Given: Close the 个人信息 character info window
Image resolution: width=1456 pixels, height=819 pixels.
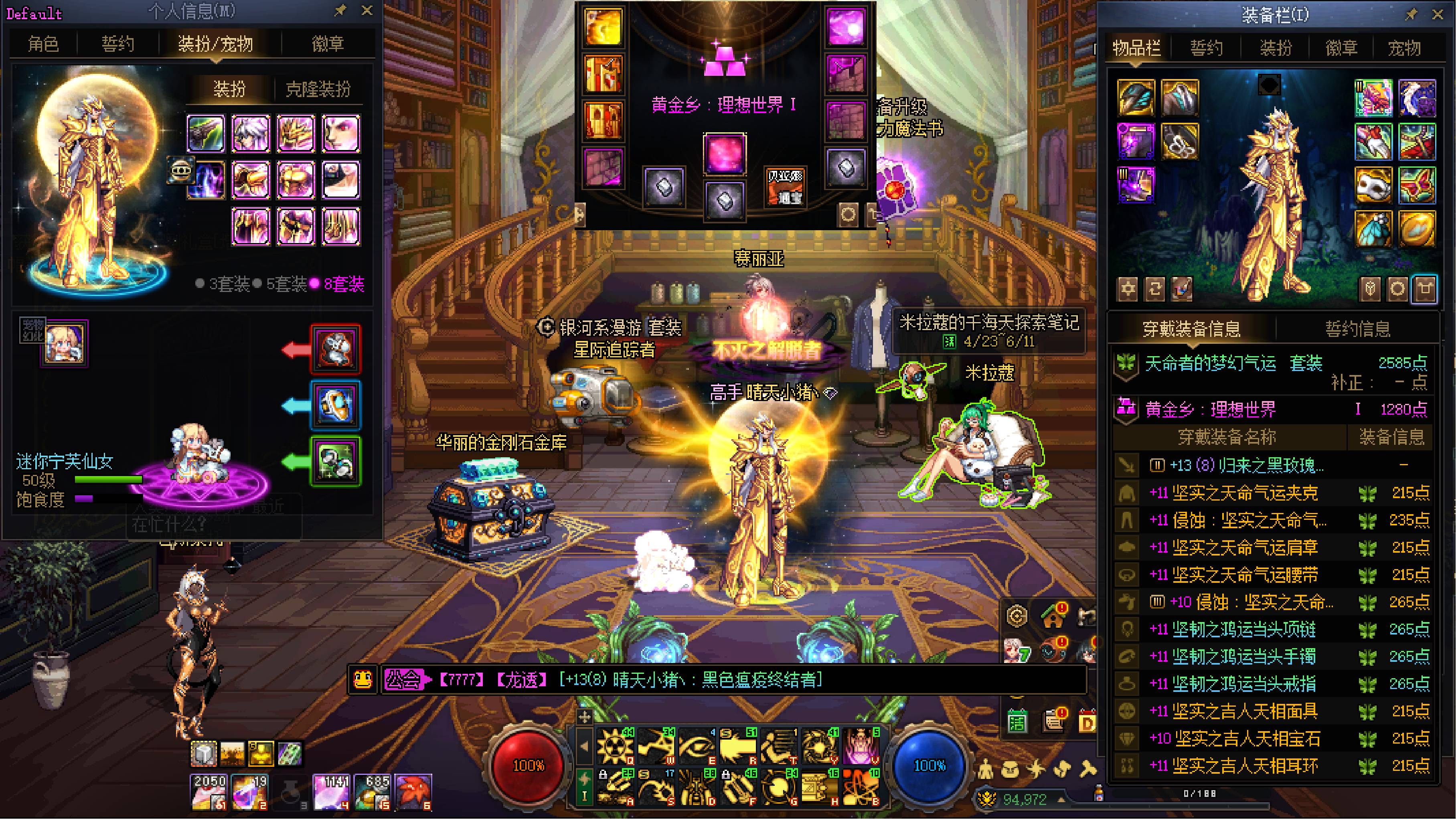Looking at the screenshot, I should (367, 11).
